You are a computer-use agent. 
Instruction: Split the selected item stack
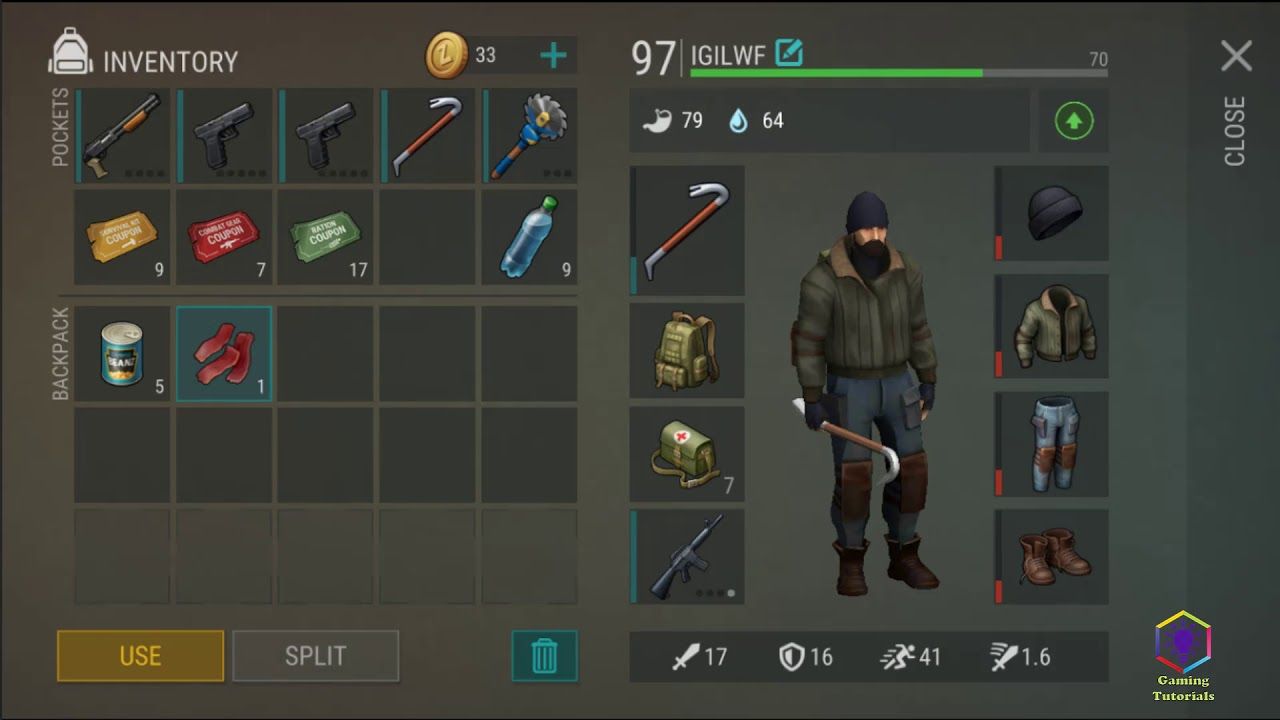pos(315,656)
